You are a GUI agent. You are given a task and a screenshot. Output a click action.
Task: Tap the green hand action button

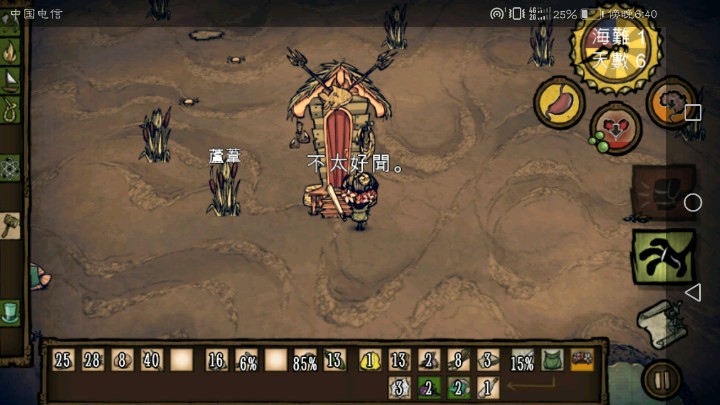pos(662,257)
